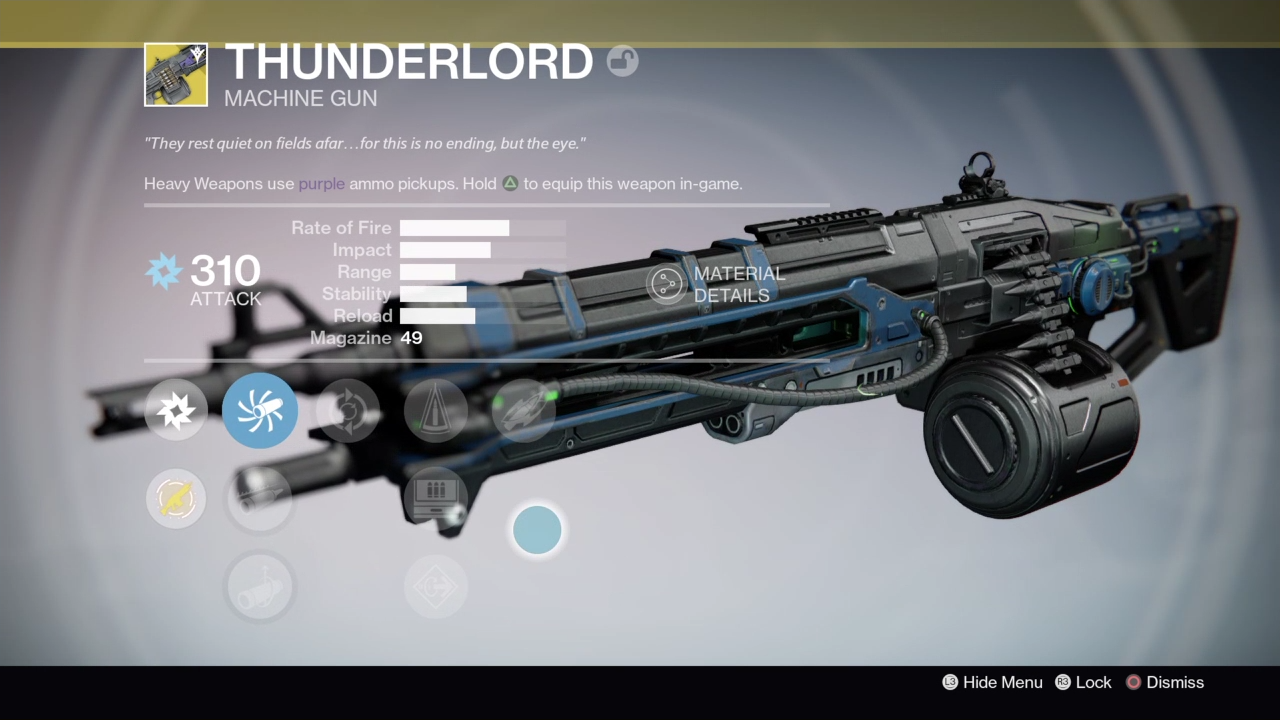Select the three-bullet magazine perk node
This screenshot has height=720, width=1280.
[436, 497]
